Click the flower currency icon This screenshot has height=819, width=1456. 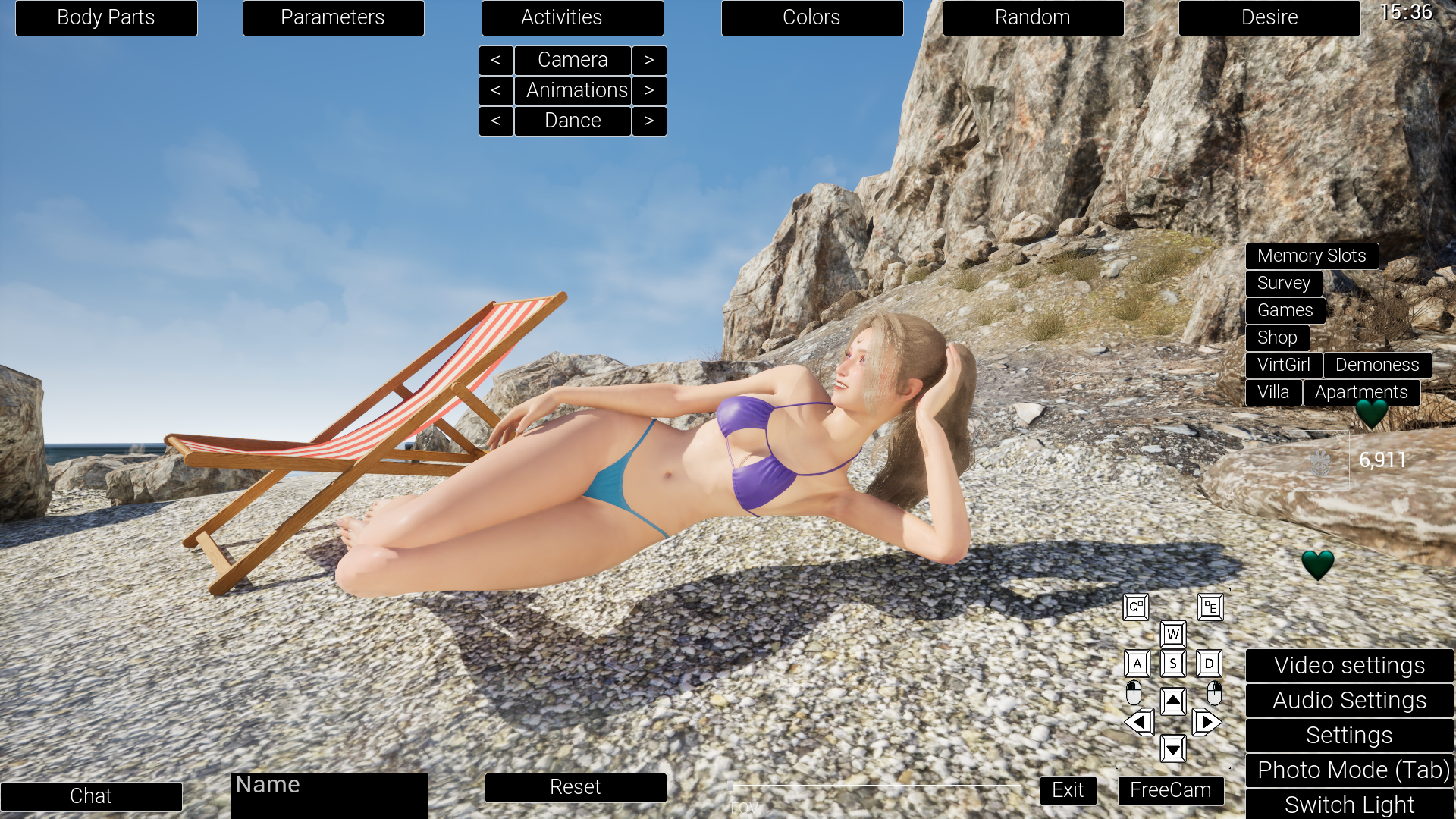click(1319, 460)
